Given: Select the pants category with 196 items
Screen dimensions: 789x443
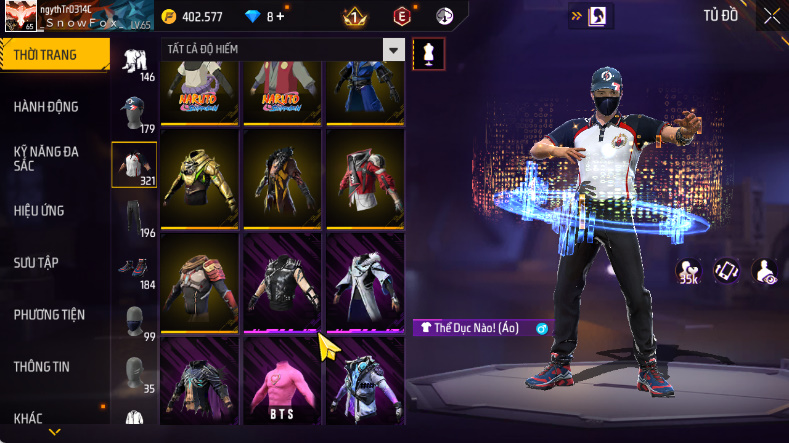Looking at the screenshot, I should coord(133,217).
